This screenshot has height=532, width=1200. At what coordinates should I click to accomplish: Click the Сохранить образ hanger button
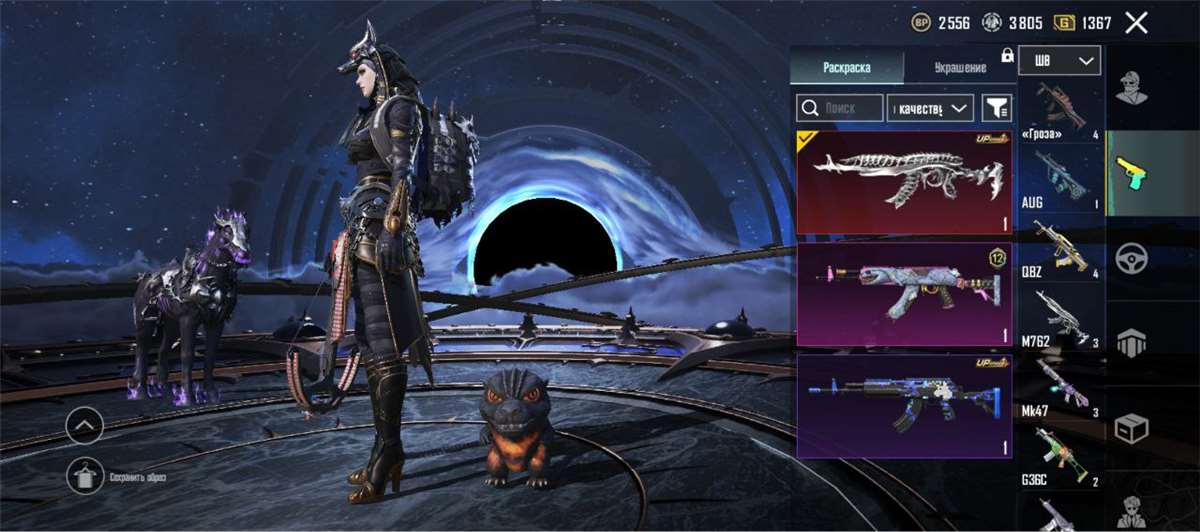(x=84, y=475)
